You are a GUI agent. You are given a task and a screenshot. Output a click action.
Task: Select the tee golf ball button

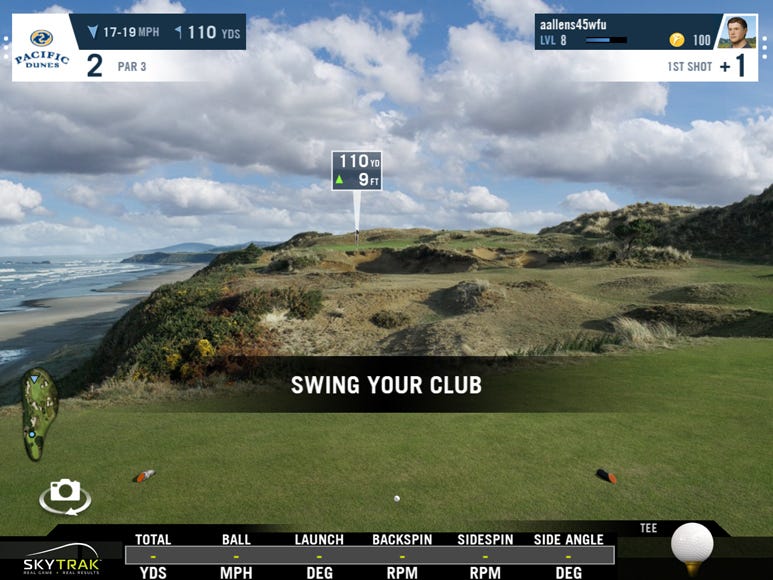pos(691,546)
